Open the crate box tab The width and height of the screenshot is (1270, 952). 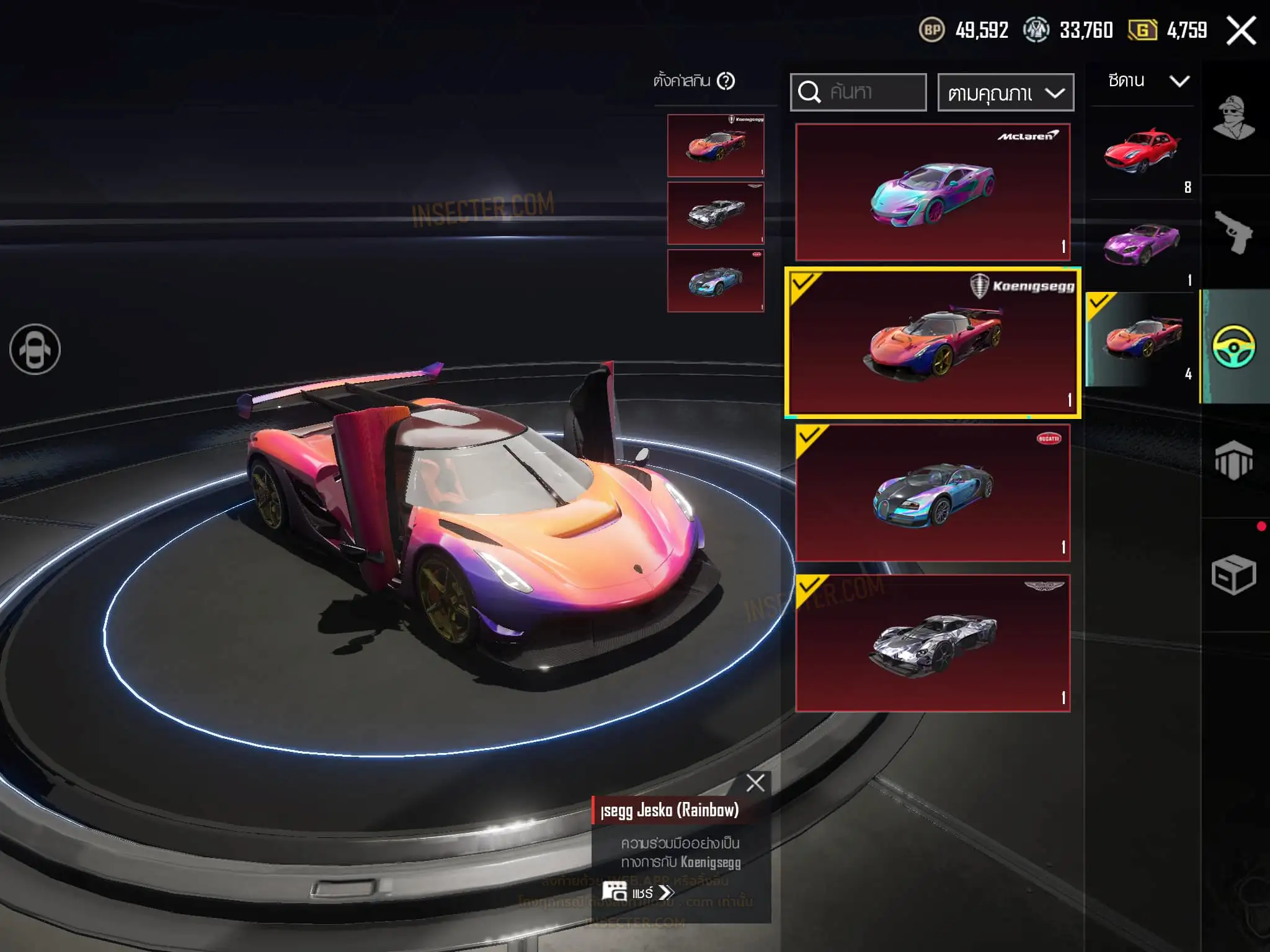(x=1233, y=575)
